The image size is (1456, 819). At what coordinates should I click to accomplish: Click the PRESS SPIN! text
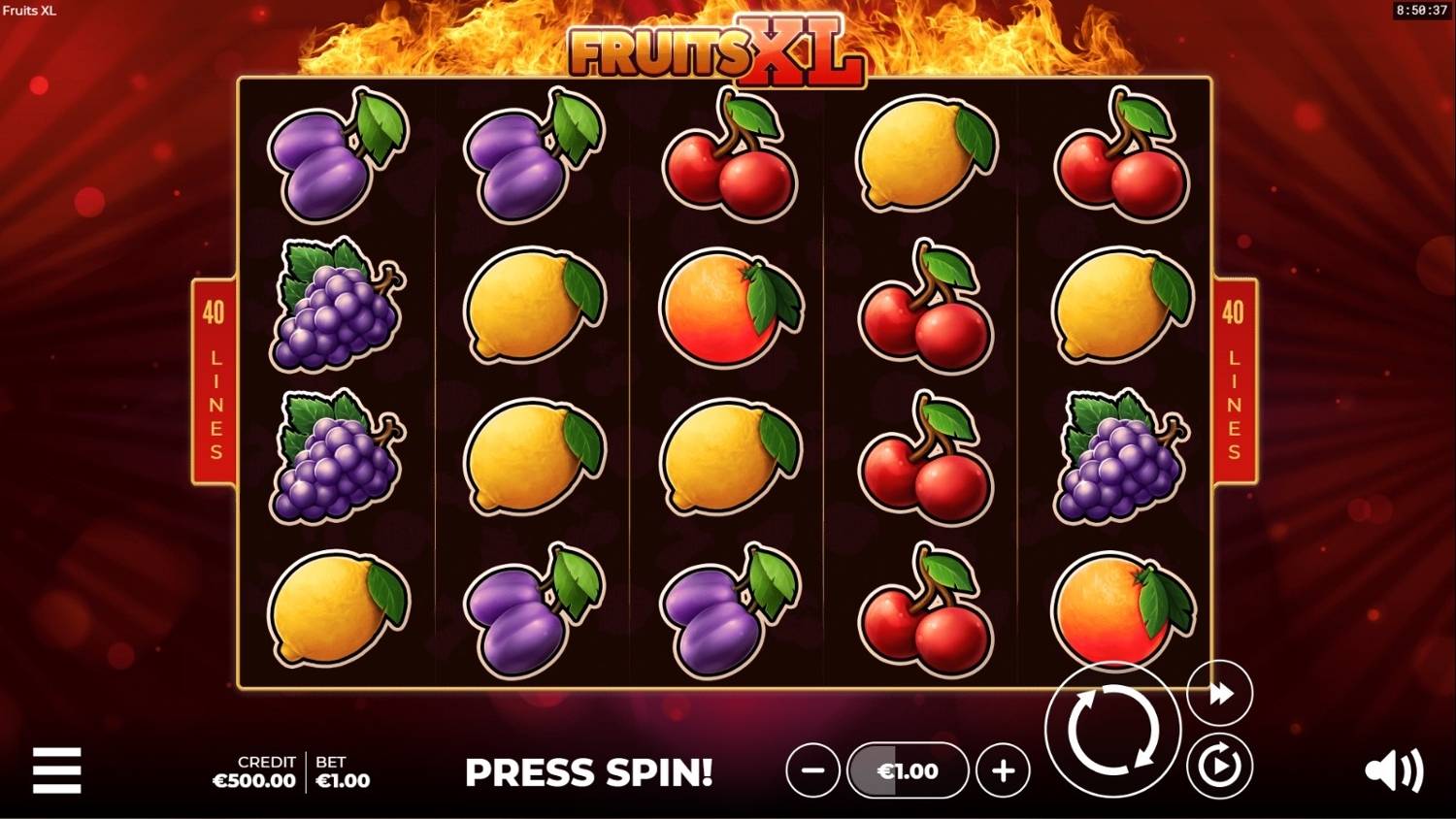[589, 772]
